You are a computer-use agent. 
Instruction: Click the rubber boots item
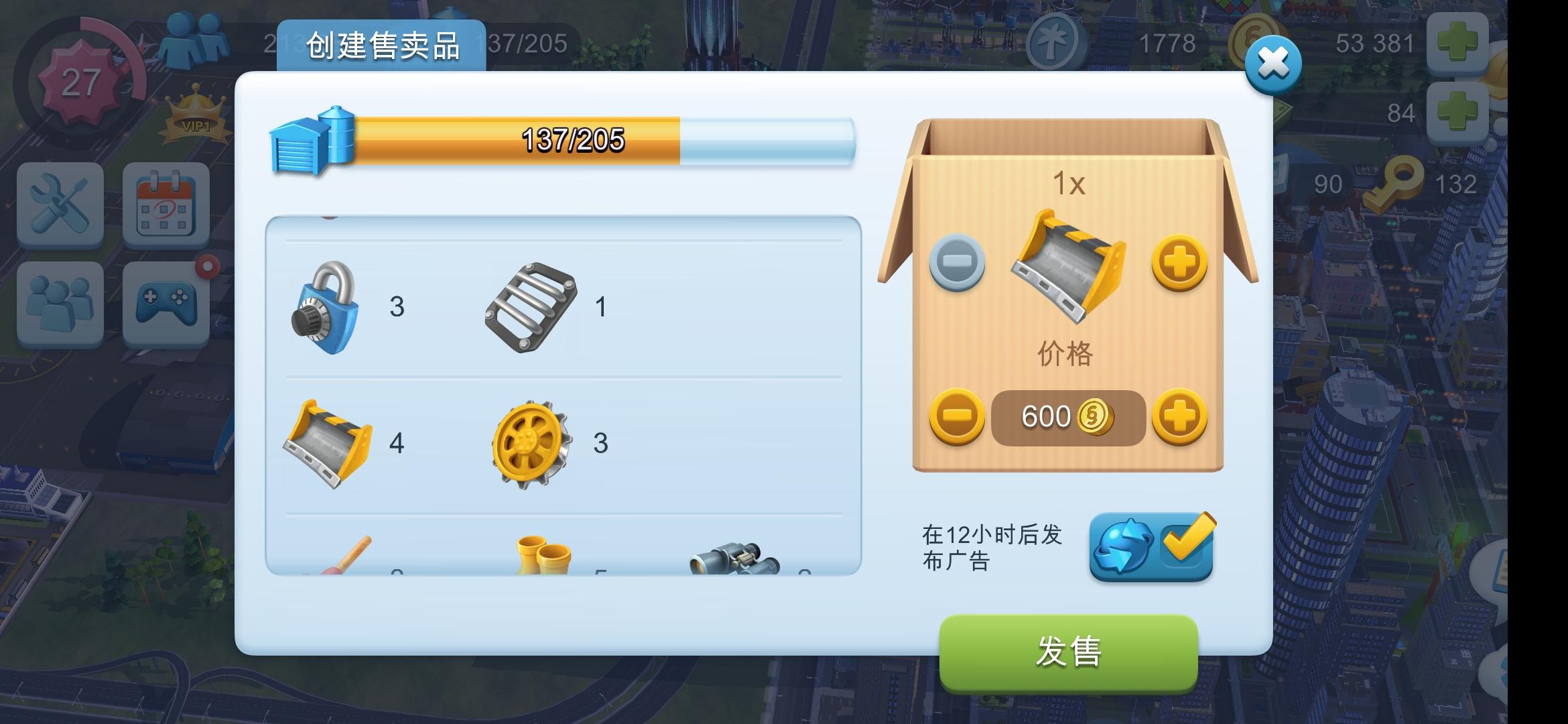(x=543, y=556)
